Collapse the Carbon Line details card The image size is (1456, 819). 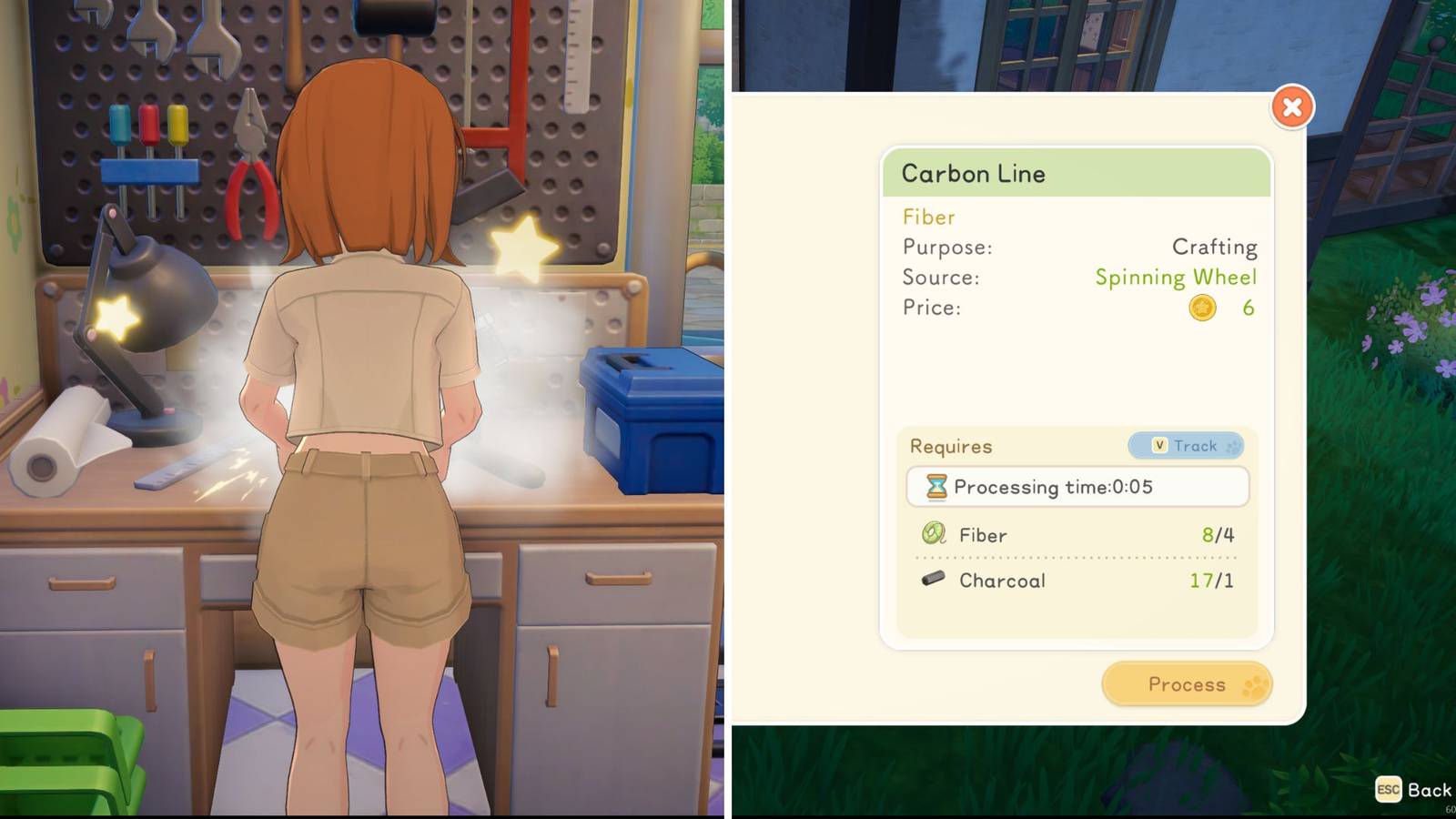point(1292,106)
